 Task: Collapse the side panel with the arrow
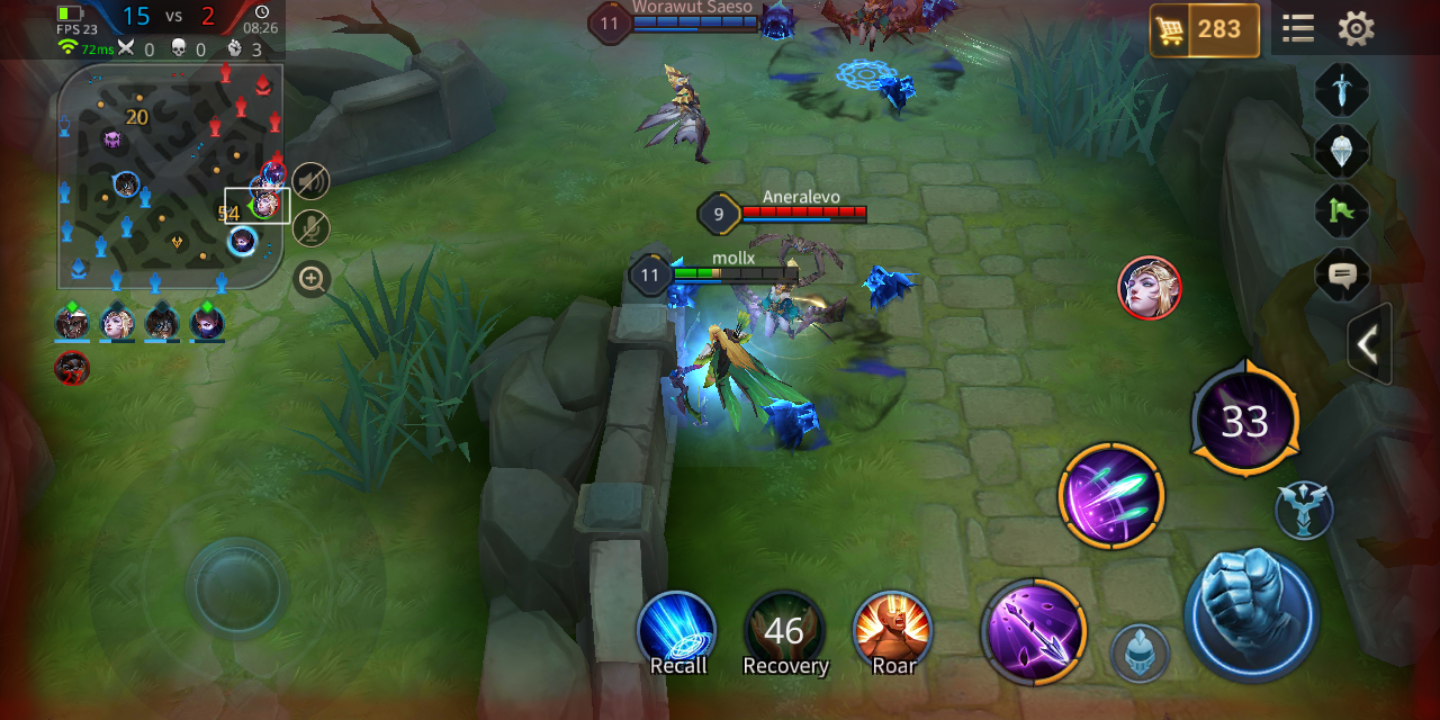[x=1368, y=344]
